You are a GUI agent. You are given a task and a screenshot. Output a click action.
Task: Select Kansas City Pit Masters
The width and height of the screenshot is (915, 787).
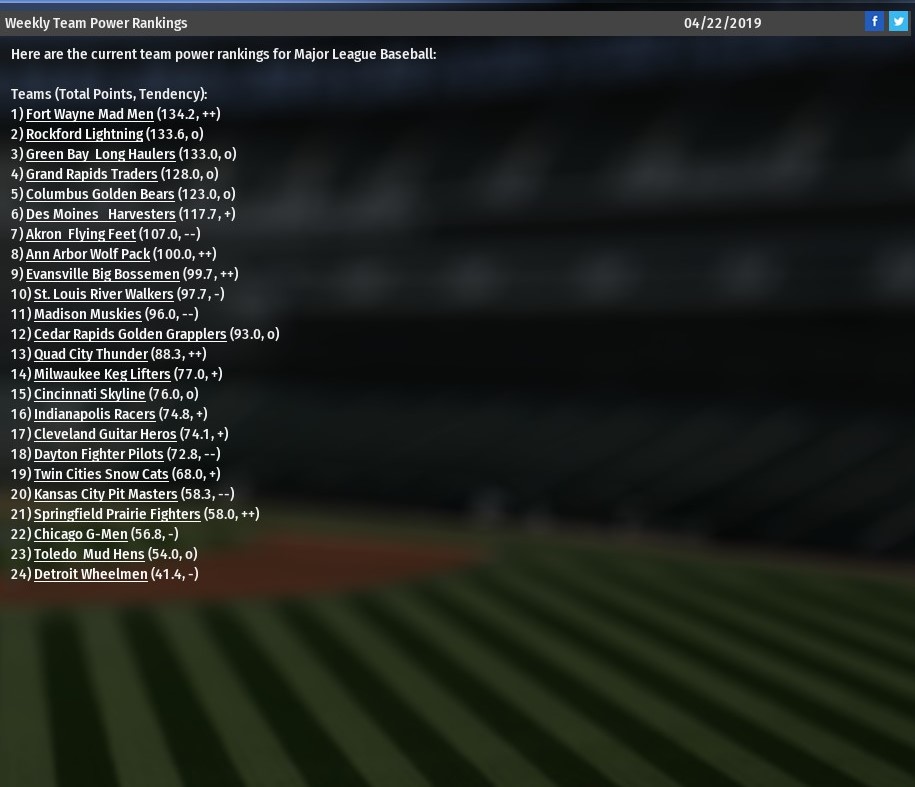[x=105, y=494]
